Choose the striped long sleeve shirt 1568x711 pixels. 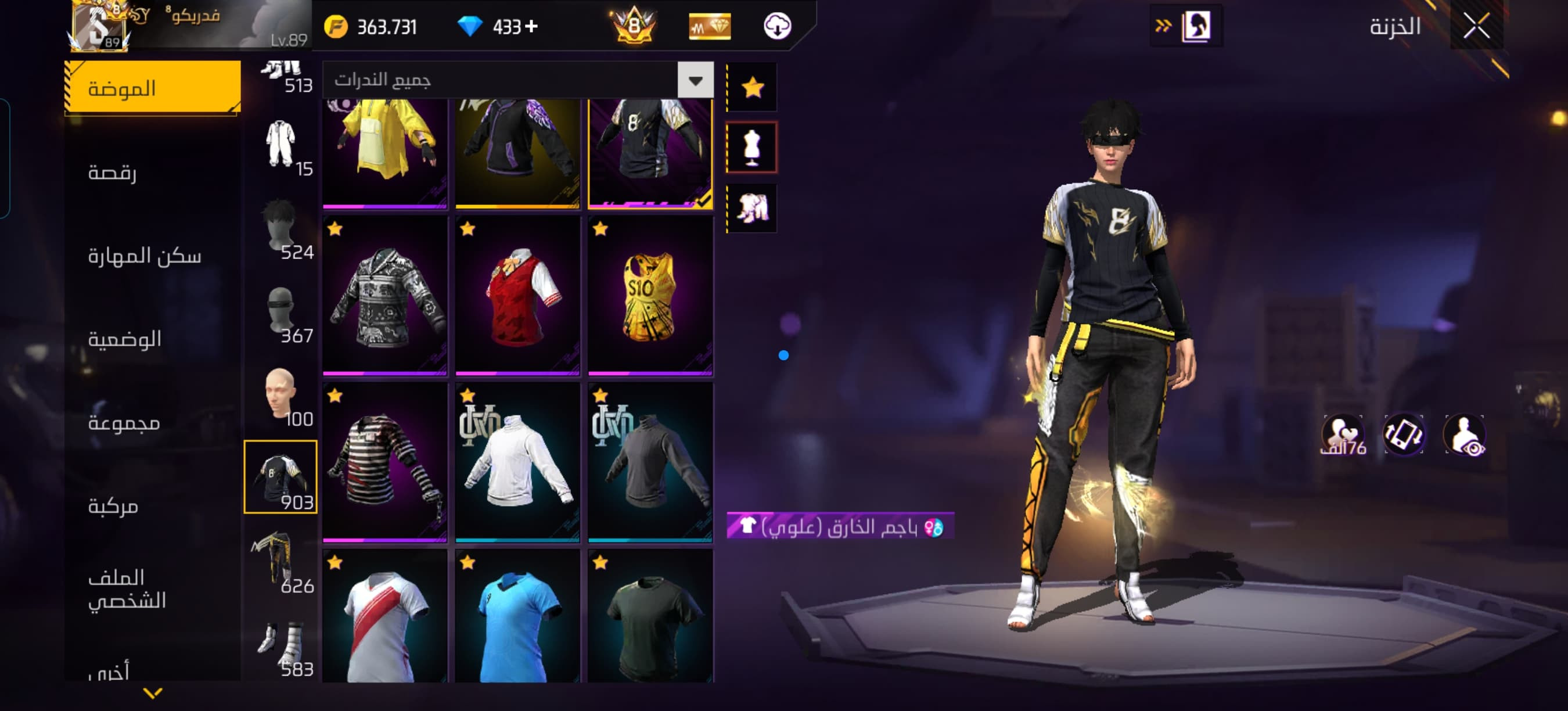(x=384, y=461)
